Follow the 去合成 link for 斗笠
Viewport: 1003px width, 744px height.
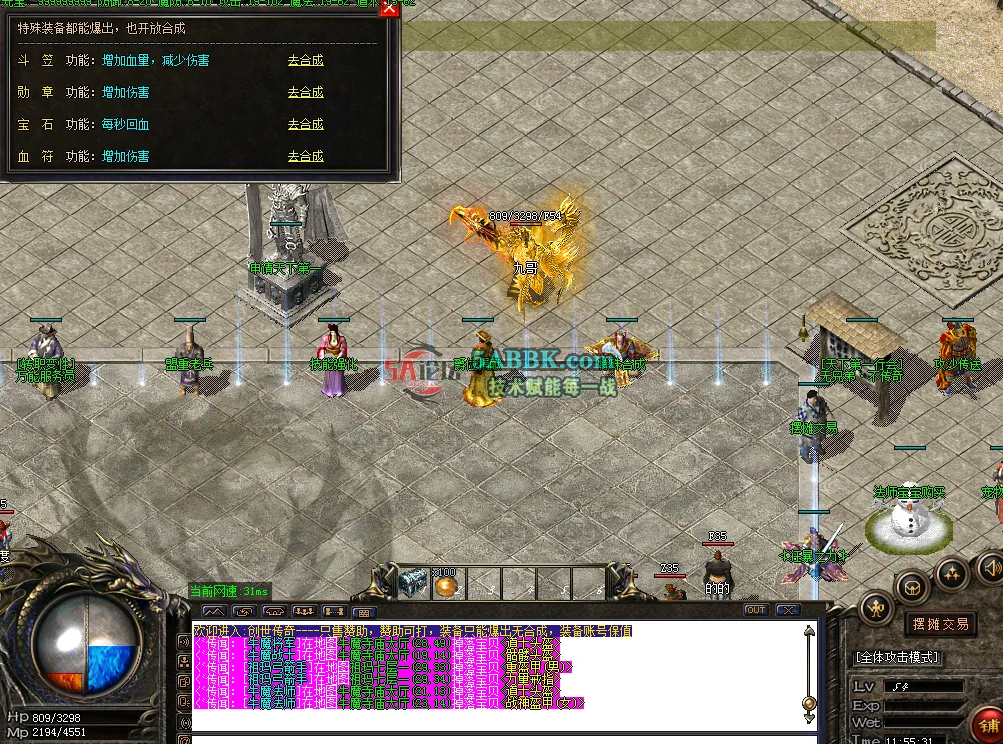[x=305, y=60]
